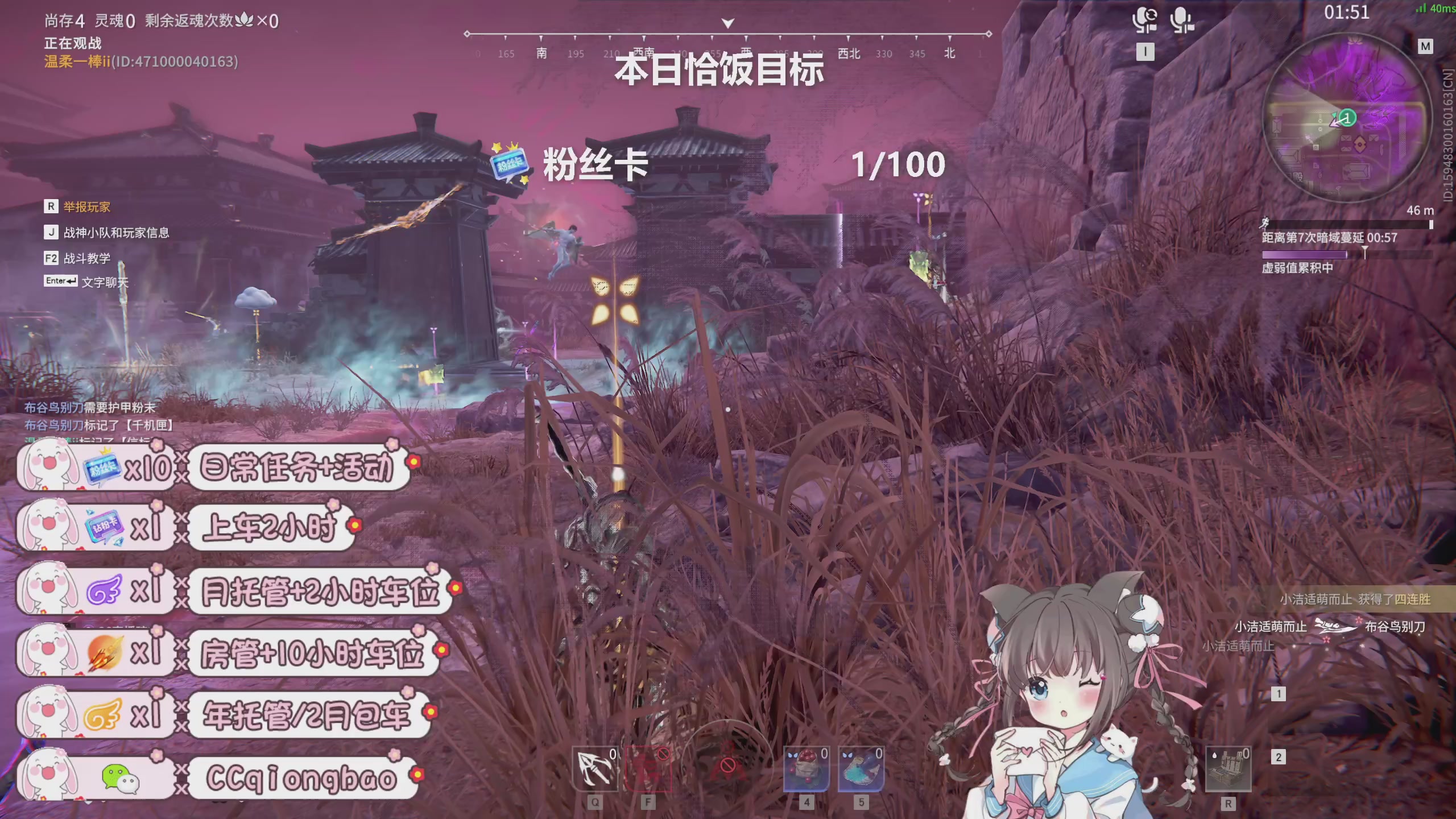Click 举报玩家 to report the player
1456x819 pixels.
pos(85,207)
